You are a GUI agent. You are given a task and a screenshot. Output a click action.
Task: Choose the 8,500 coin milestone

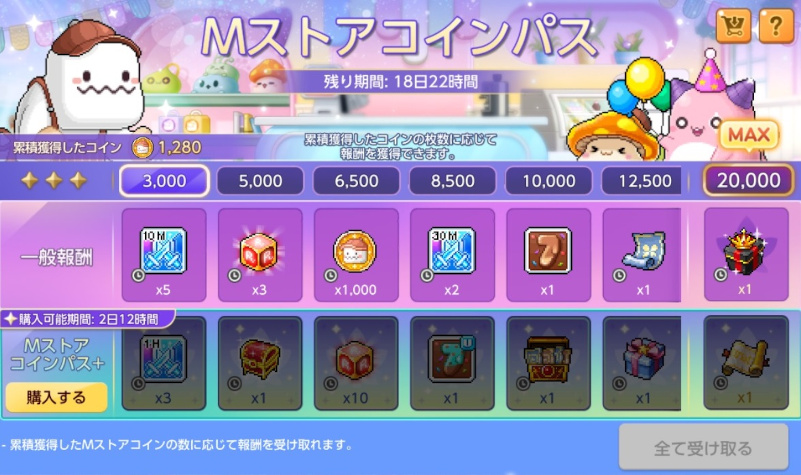(452, 180)
